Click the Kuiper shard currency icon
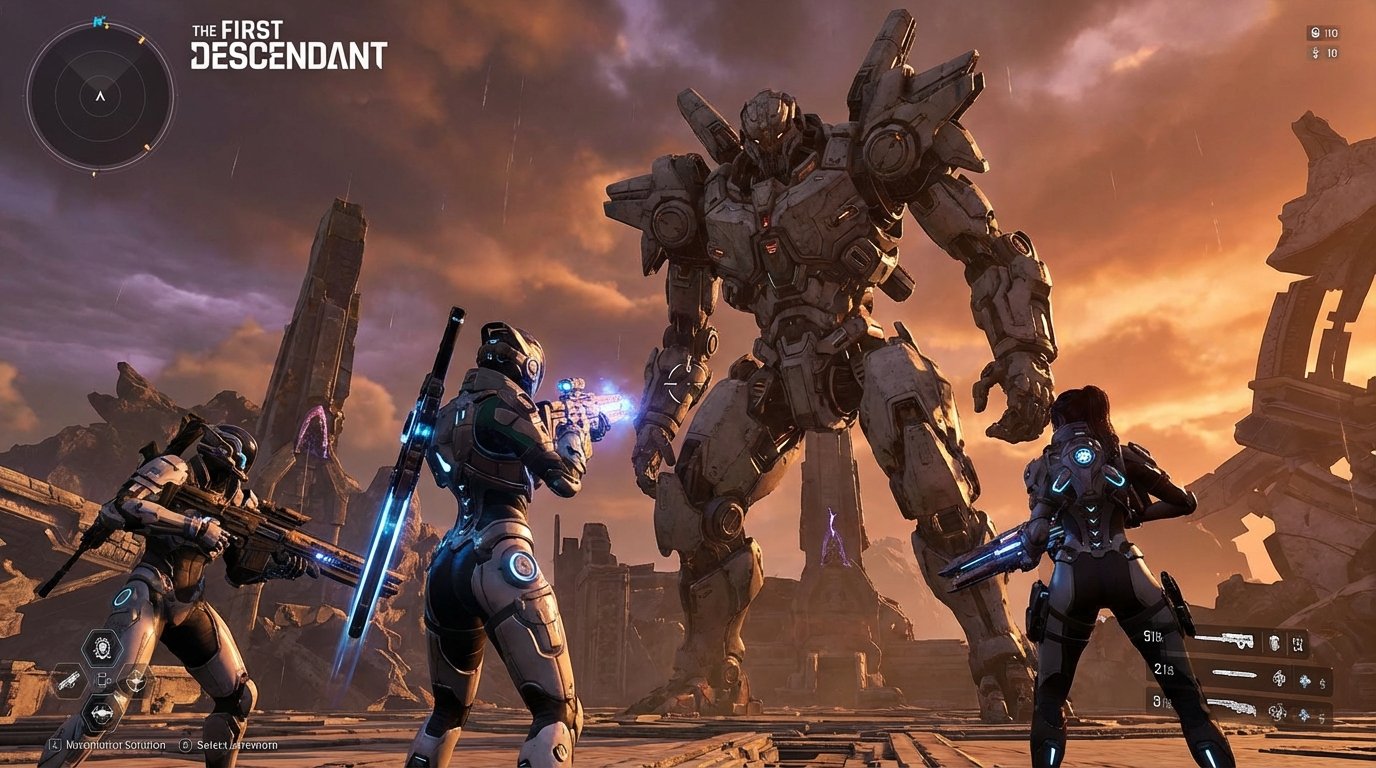 [x=1315, y=52]
